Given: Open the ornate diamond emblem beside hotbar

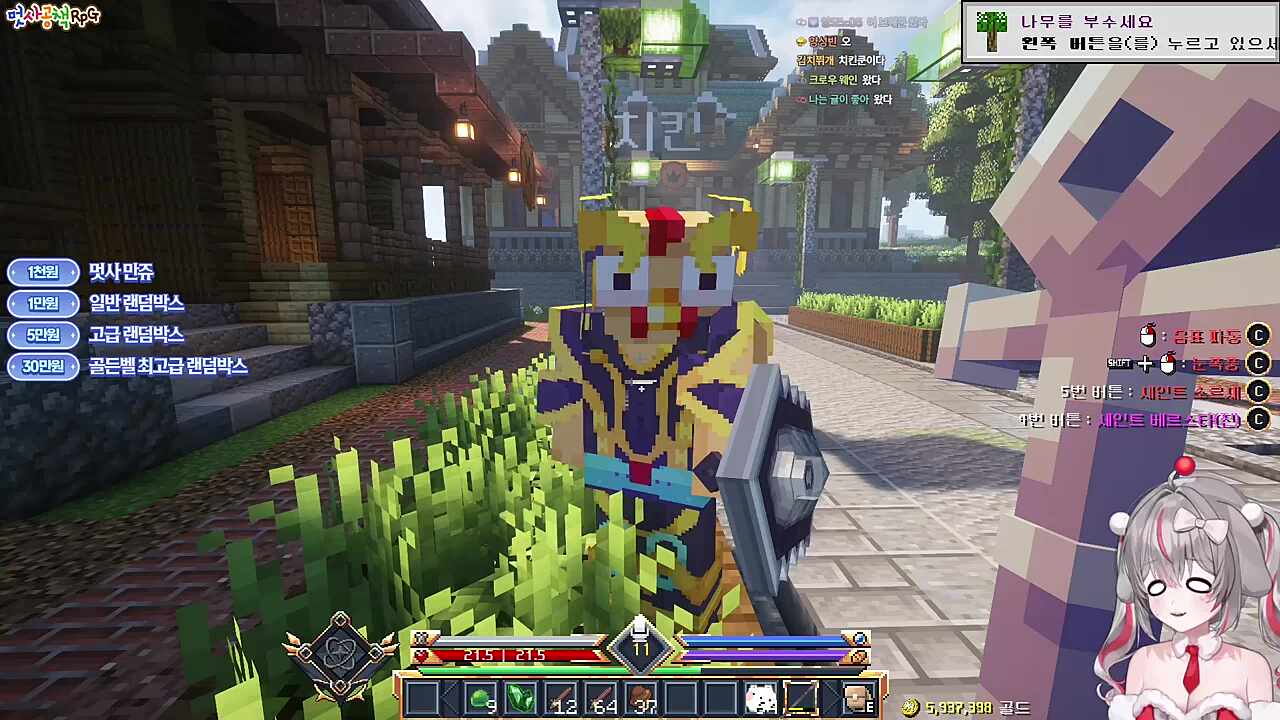Looking at the screenshot, I should pos(339,656).
